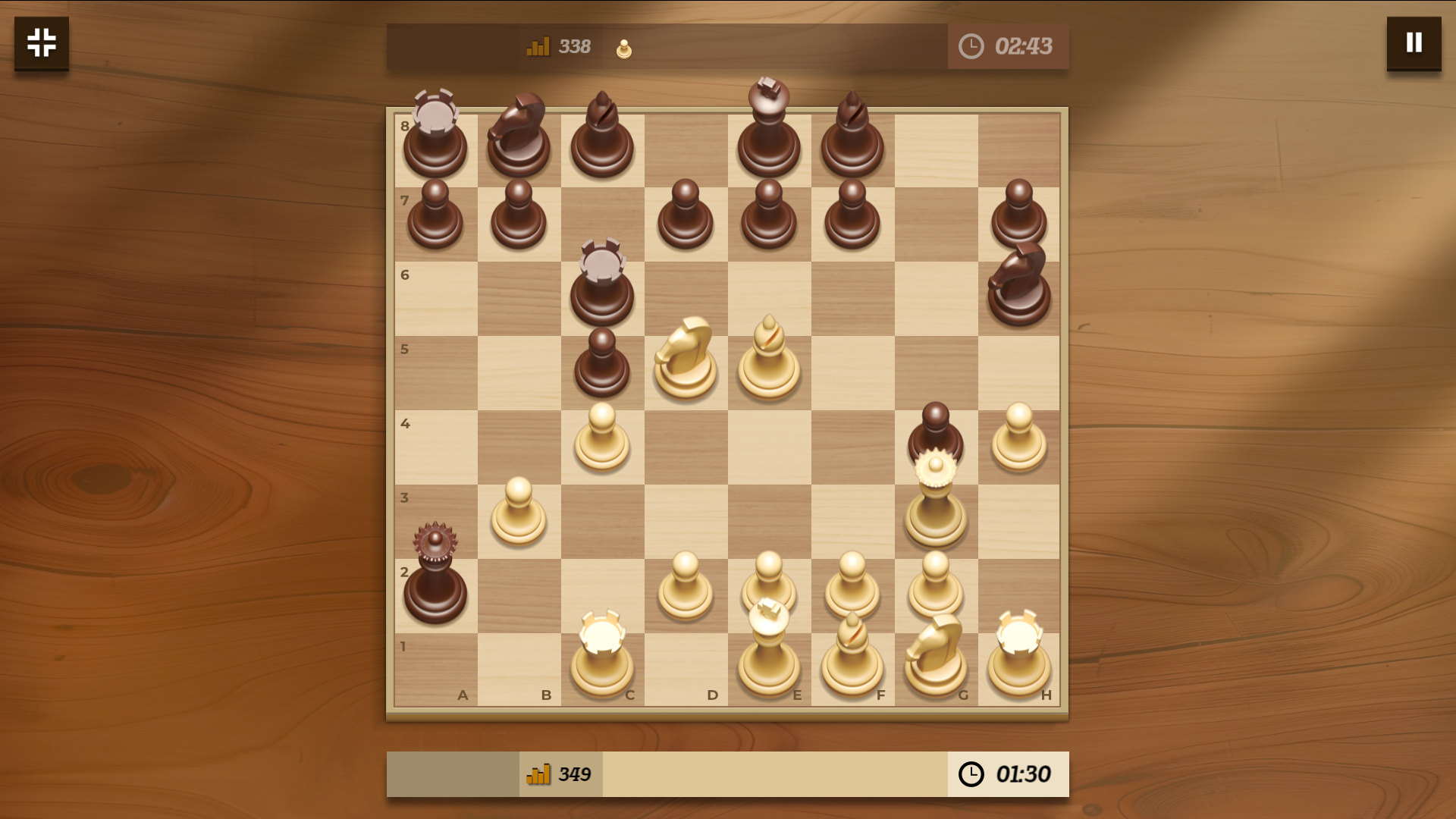Open the fullscreen toggle icon top left
Viewport: 1456px width, 819px height.
coord(41,43)
